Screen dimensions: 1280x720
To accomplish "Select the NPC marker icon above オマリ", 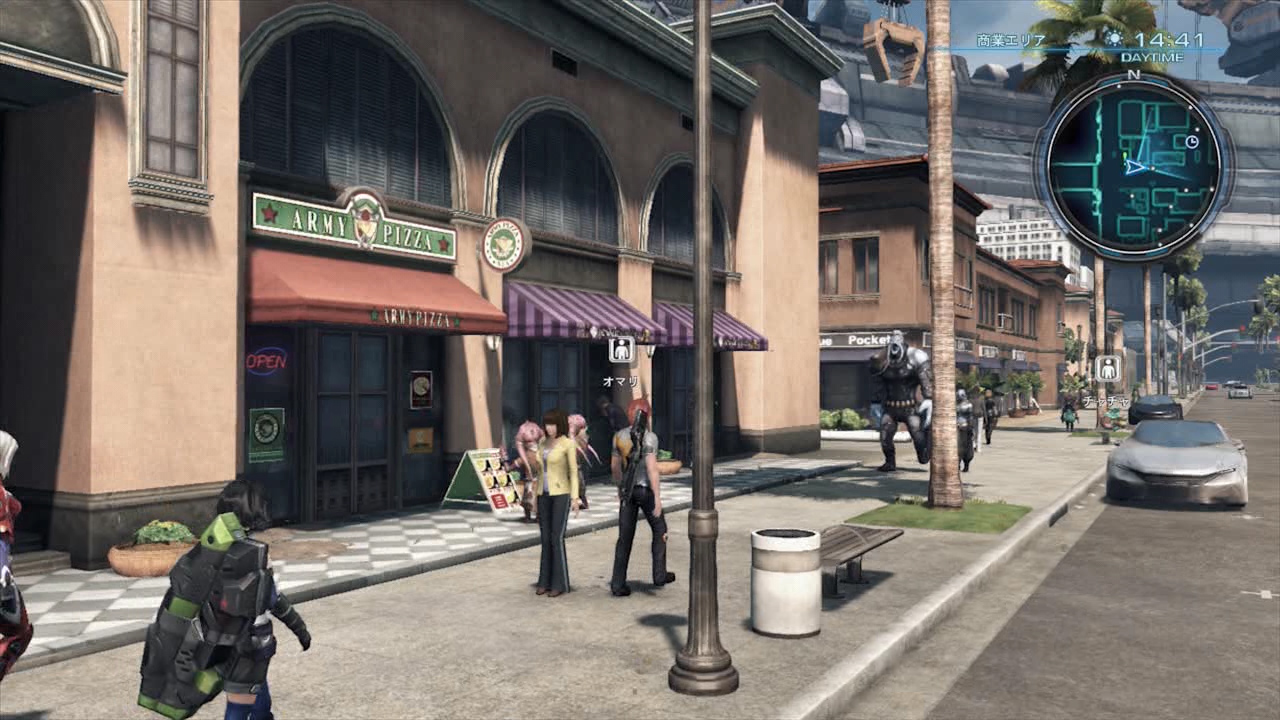I will tap(621, 350).
